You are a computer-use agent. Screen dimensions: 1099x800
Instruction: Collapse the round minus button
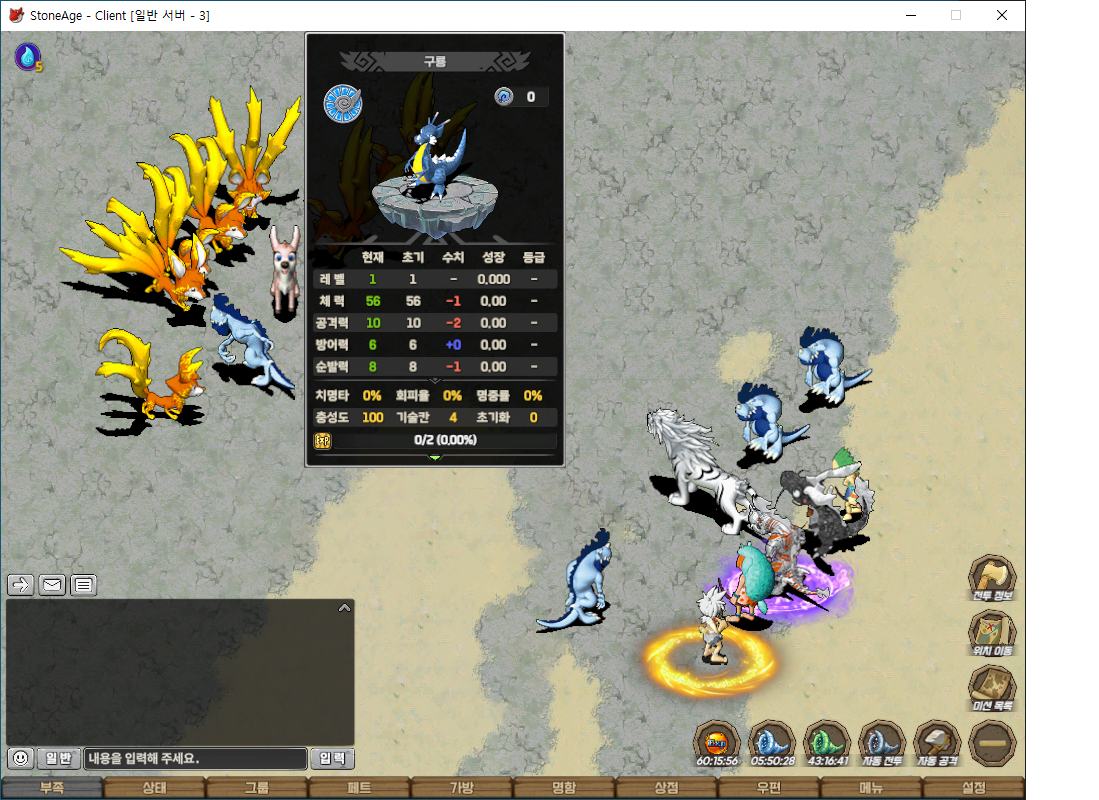tap(992, 744)
